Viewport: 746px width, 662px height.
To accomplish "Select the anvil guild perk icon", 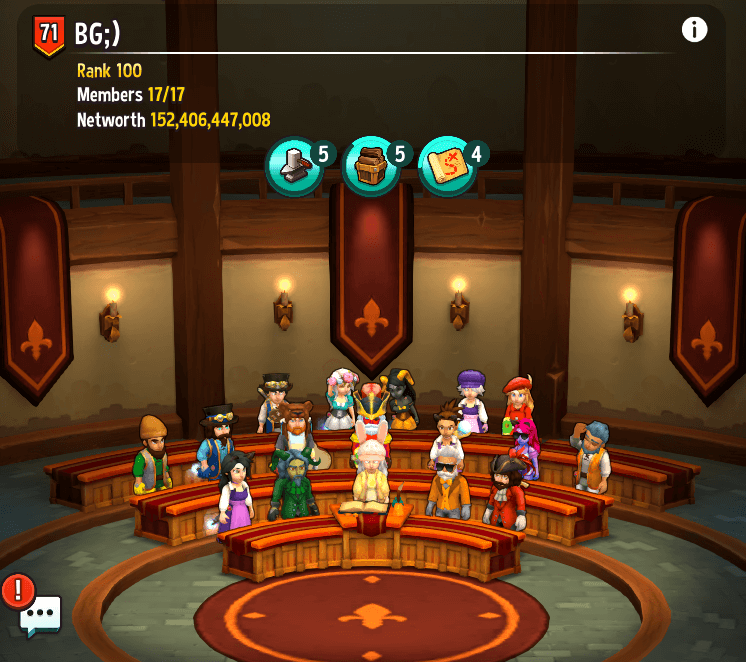I will coord(294,166).
